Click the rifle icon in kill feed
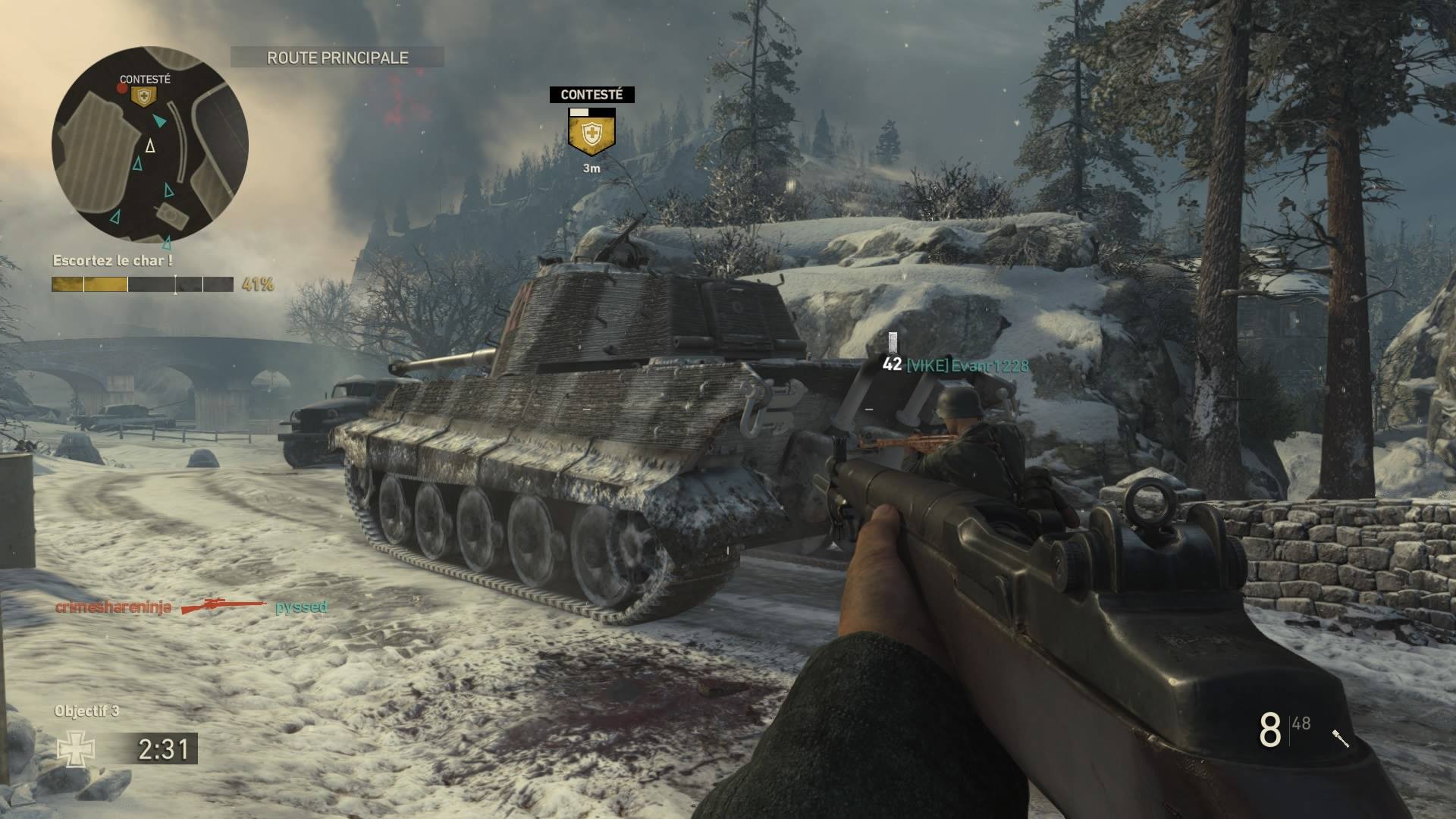The image size is (1456, 819). tap(224, 607)
